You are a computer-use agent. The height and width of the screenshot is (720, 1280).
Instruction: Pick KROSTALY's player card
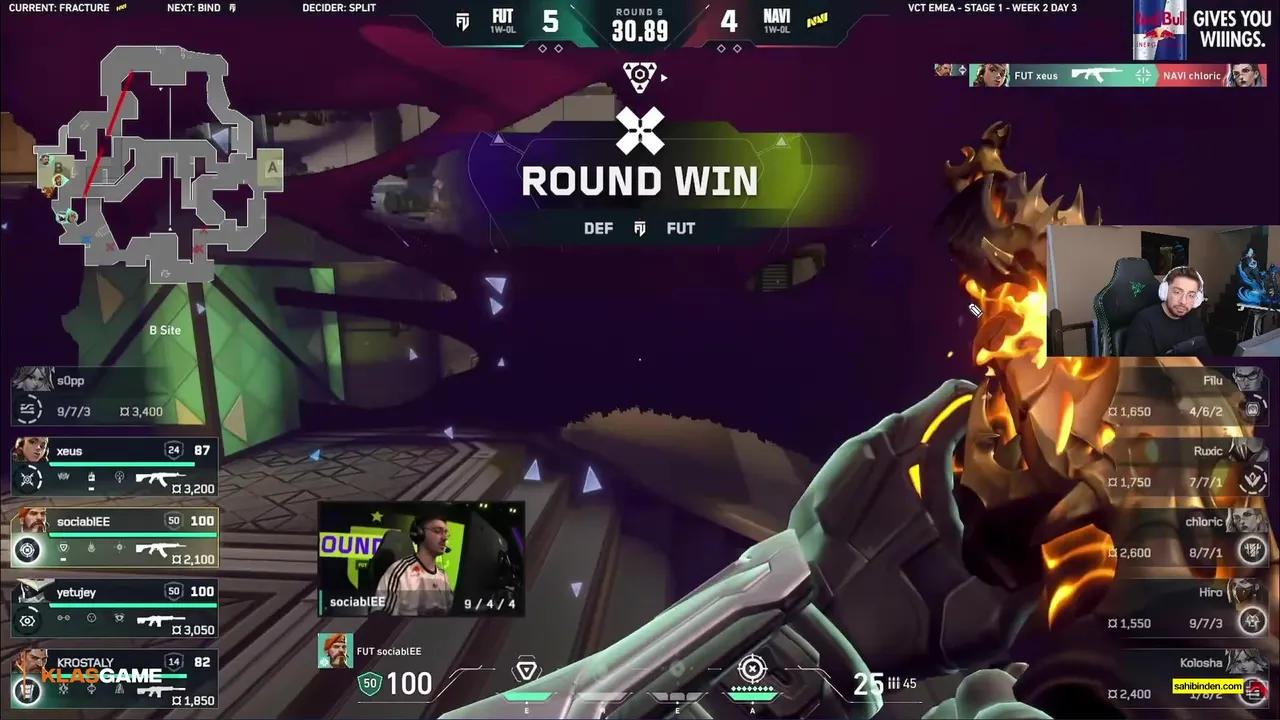point(115,677)
